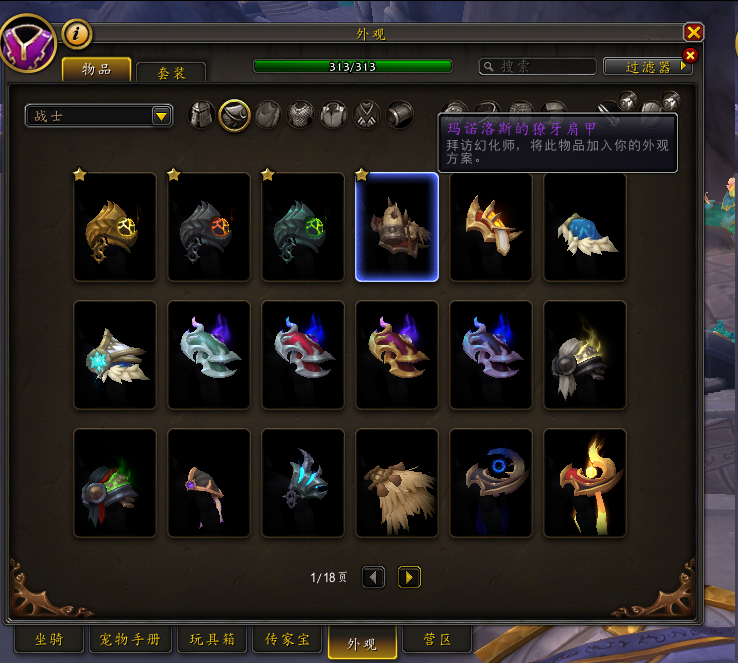The image size is (738, 663).
Task: Select the flaming red and gold shoulder
Action: tap(585, 483)
